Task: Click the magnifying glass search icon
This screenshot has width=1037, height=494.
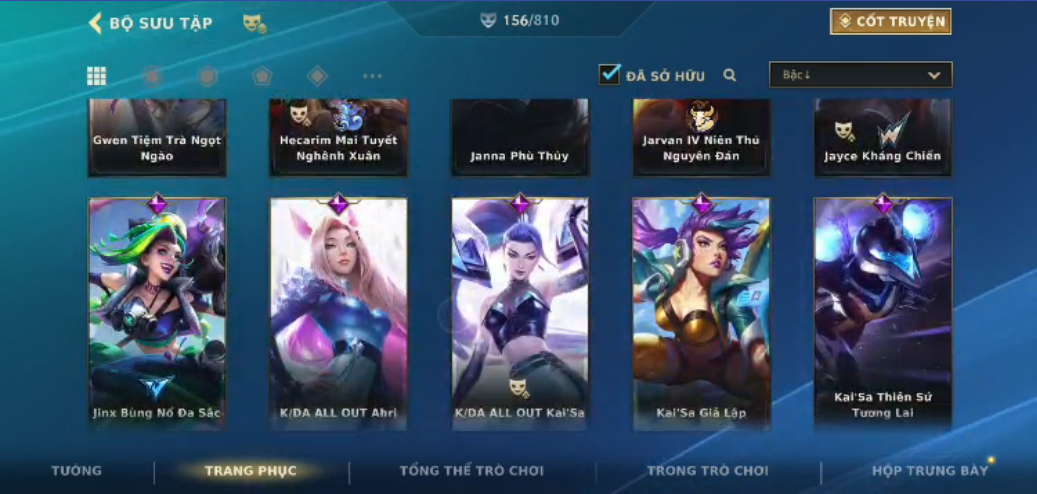Action: [x=730, y=75]
